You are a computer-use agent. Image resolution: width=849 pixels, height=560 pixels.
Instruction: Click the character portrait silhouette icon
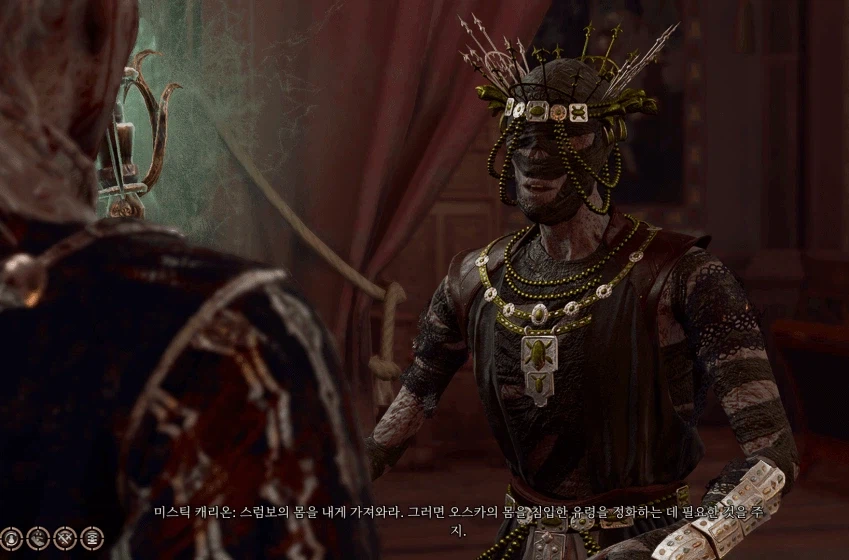13,538
